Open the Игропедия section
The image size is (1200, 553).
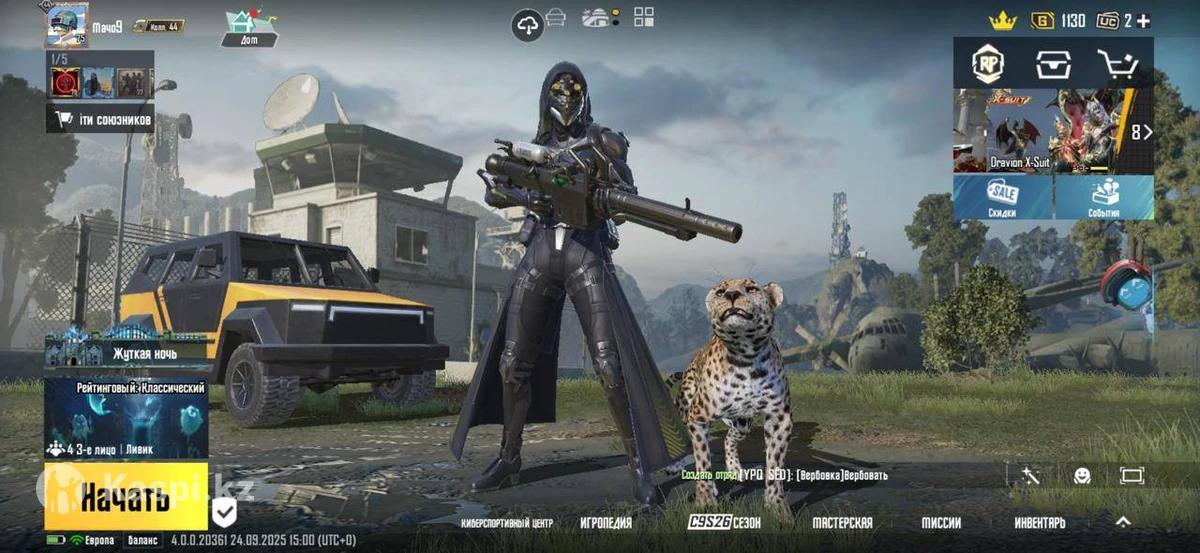tap(606, 523)
